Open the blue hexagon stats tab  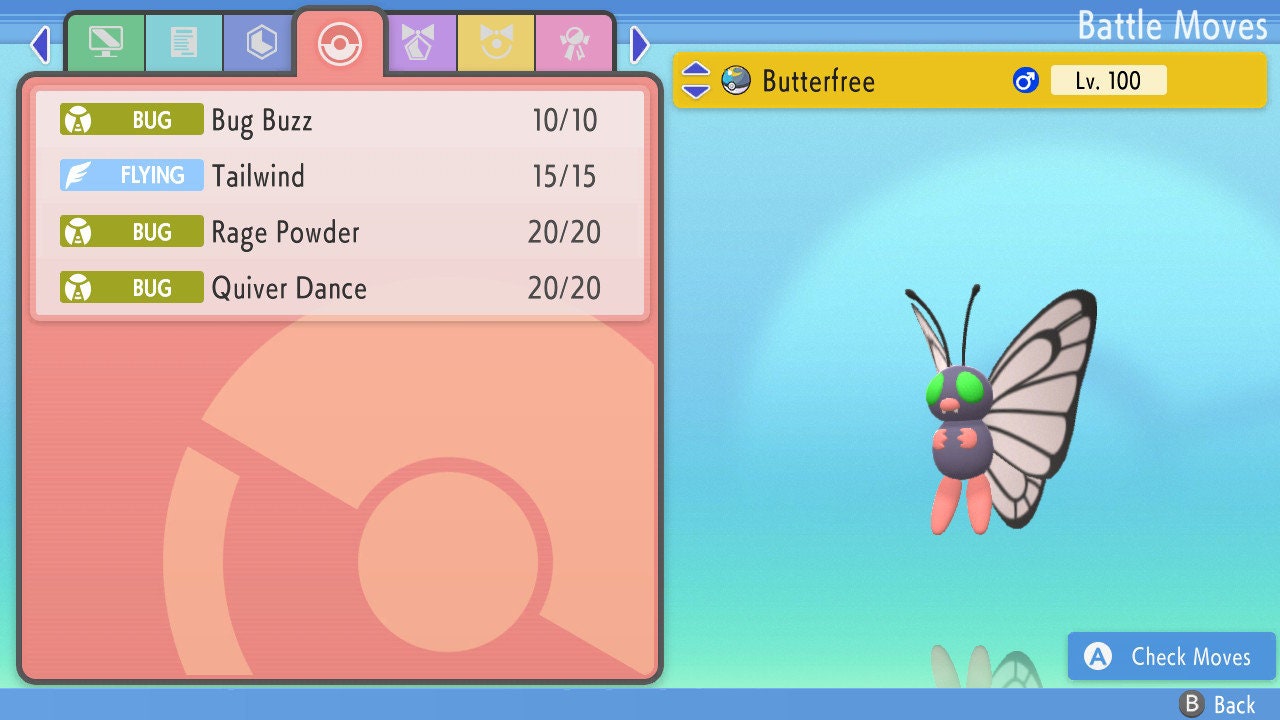[x=261, y=43]
